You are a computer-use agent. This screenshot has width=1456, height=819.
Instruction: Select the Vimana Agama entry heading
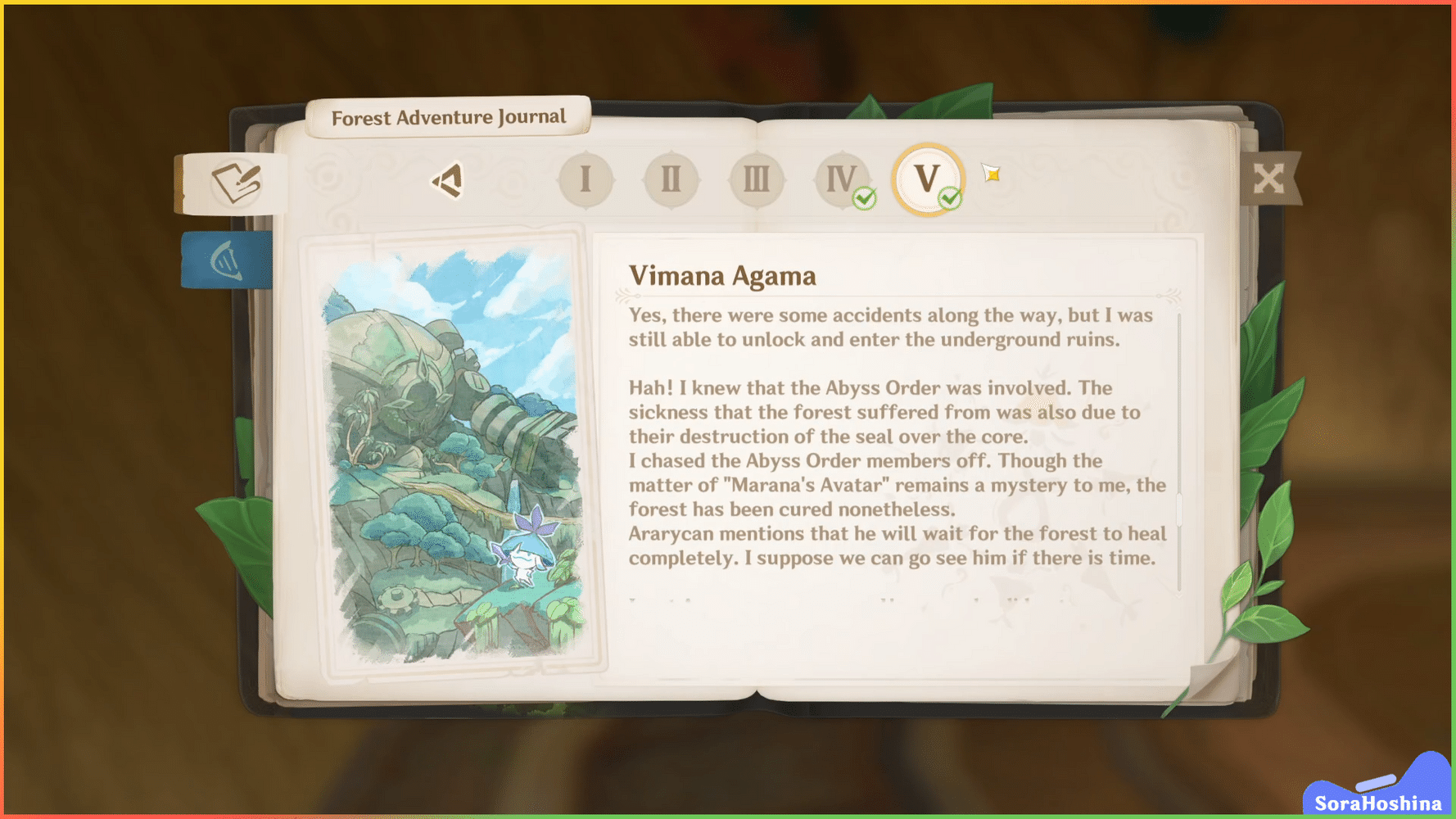[x=721, y=276]
